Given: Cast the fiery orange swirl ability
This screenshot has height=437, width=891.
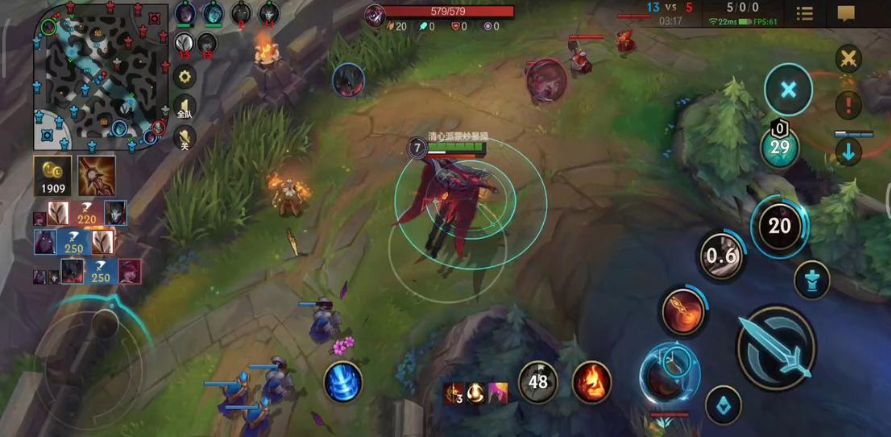Looking at the screenshot, I should click(x=683, y=311).
